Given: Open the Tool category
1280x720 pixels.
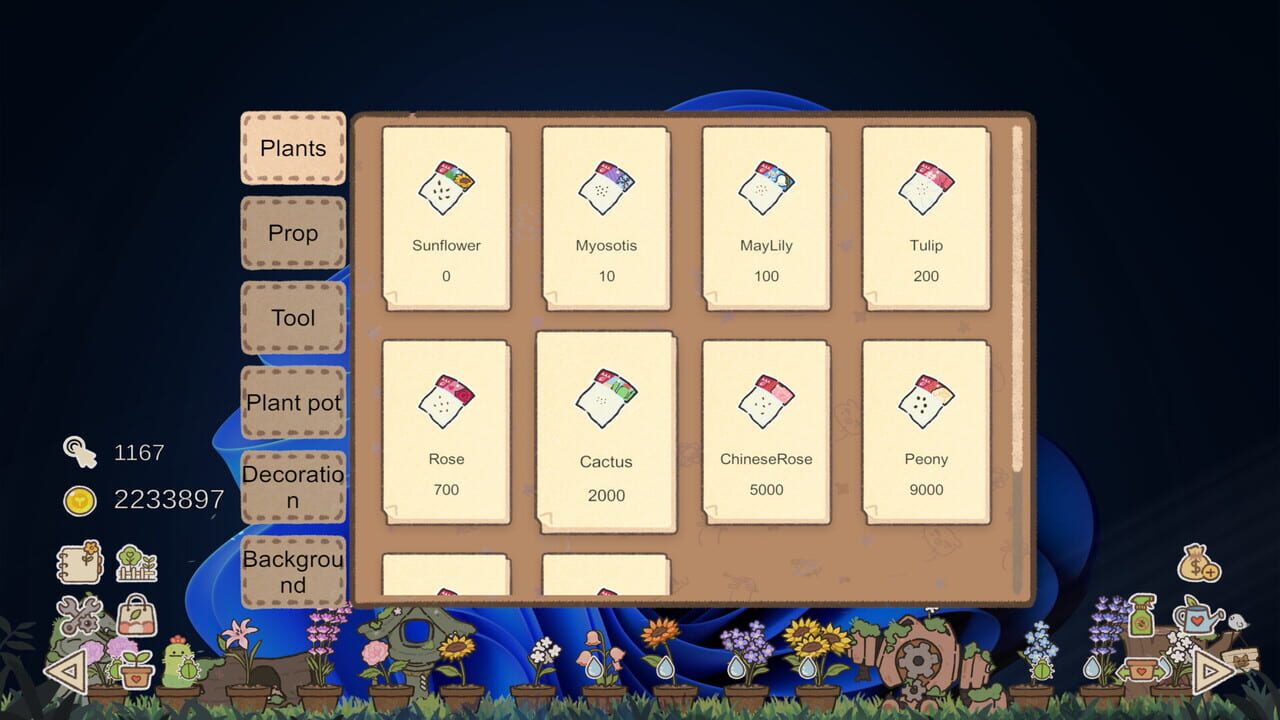Looking at the screenshot, I should click(x=293, y=318).
